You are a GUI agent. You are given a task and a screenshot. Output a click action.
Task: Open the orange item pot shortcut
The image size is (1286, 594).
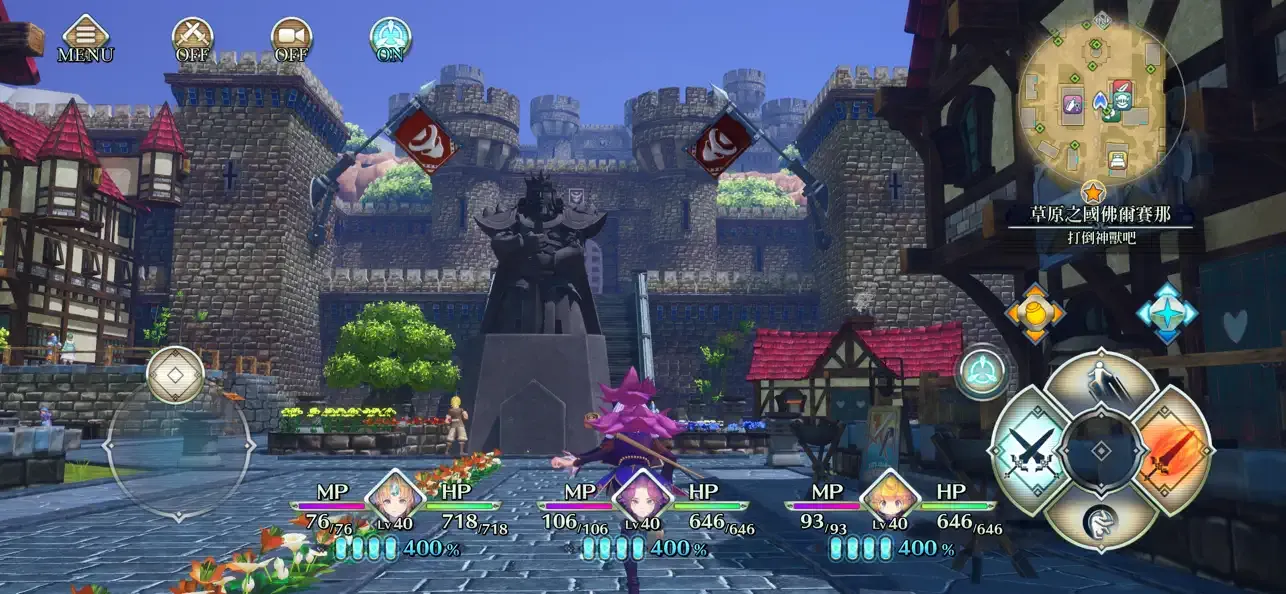1035,313
